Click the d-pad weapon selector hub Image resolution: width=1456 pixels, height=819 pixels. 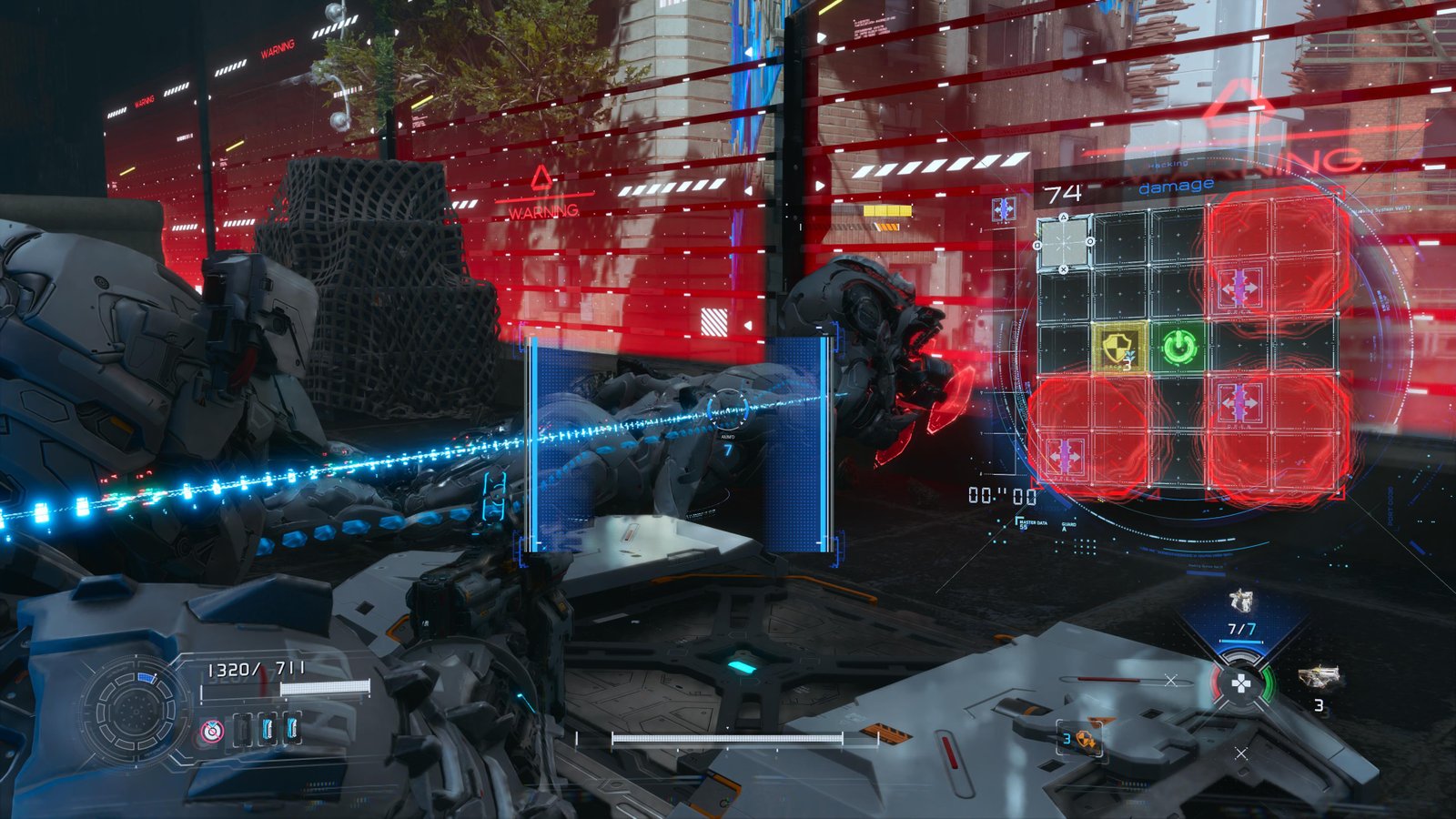[1240, 683]
